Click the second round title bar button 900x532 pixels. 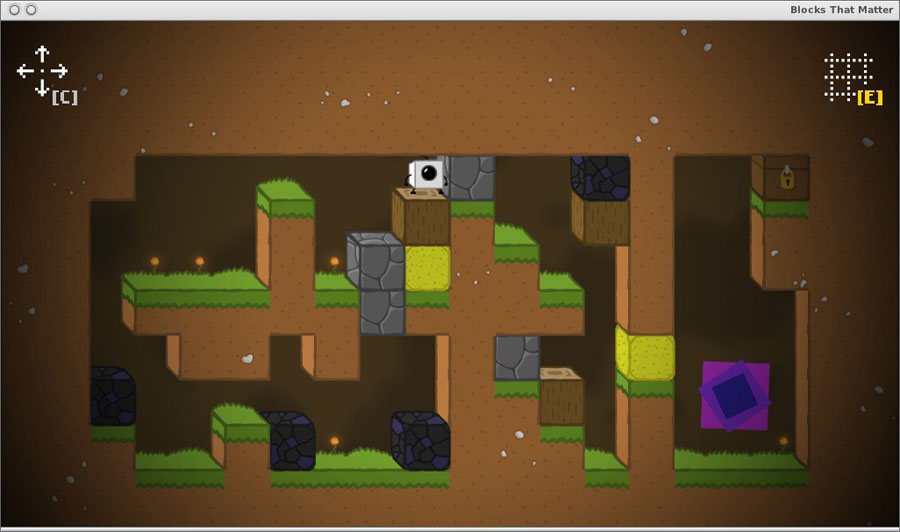coord(31,10)
